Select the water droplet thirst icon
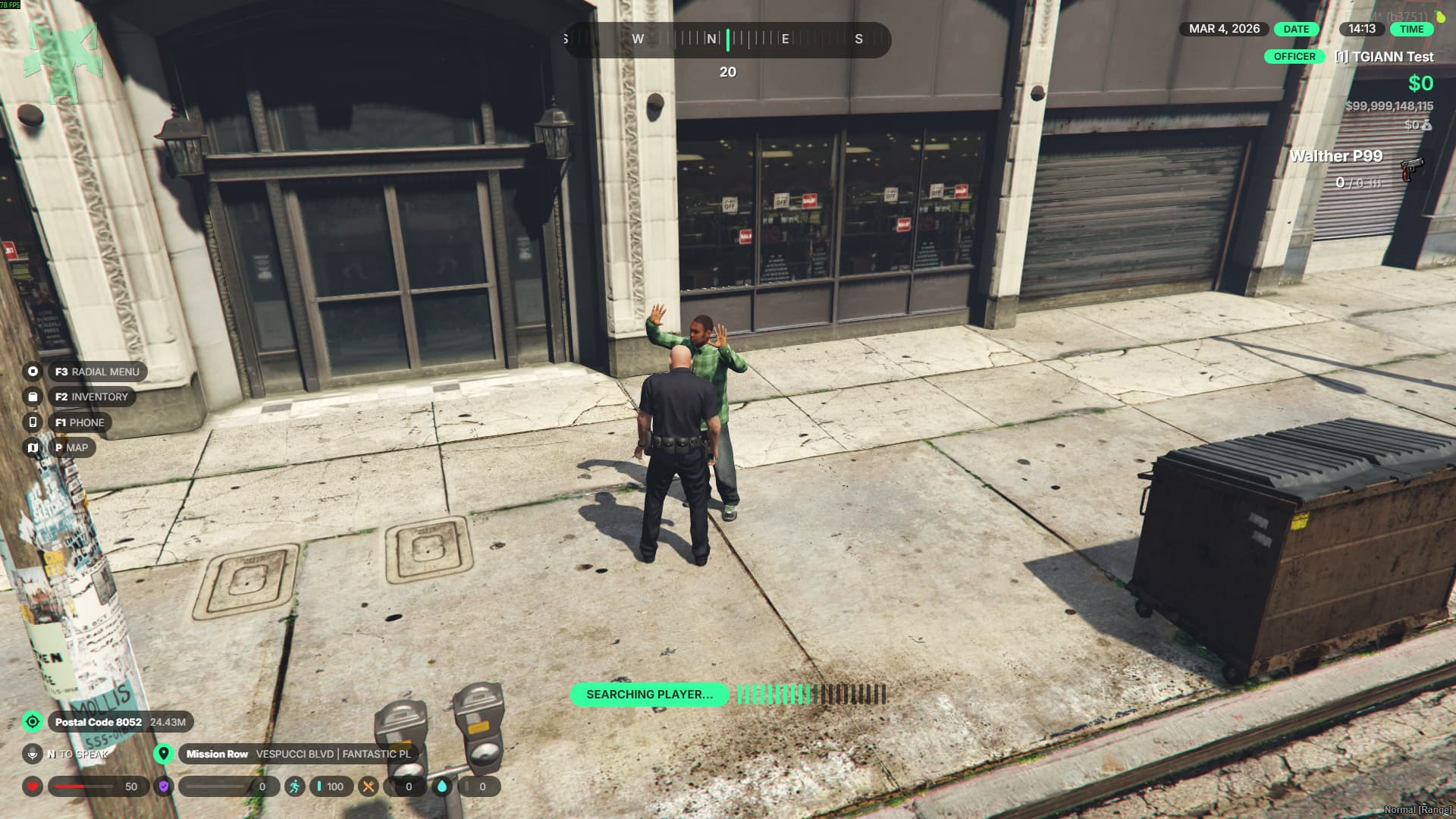The image size is (1456, 819). [x=442, y=786]
